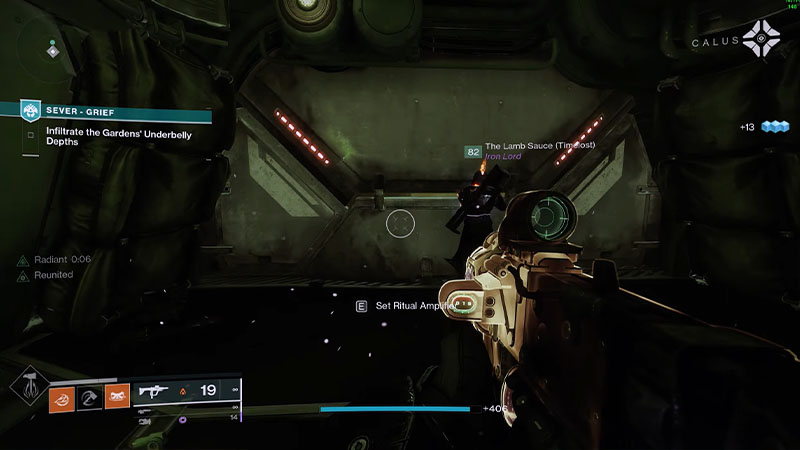Select the blue currency cubes icon
This screenshot has height=450, width=800.
point(775,127)
